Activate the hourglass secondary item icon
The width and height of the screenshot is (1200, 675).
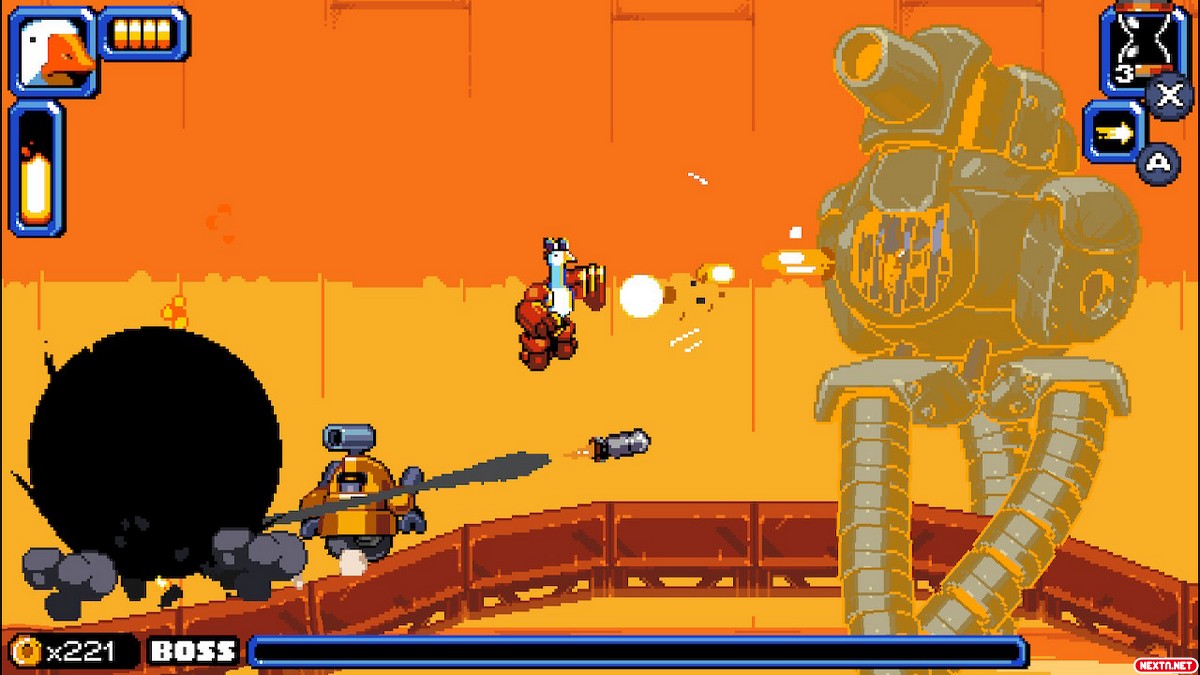coord(1134,48)
